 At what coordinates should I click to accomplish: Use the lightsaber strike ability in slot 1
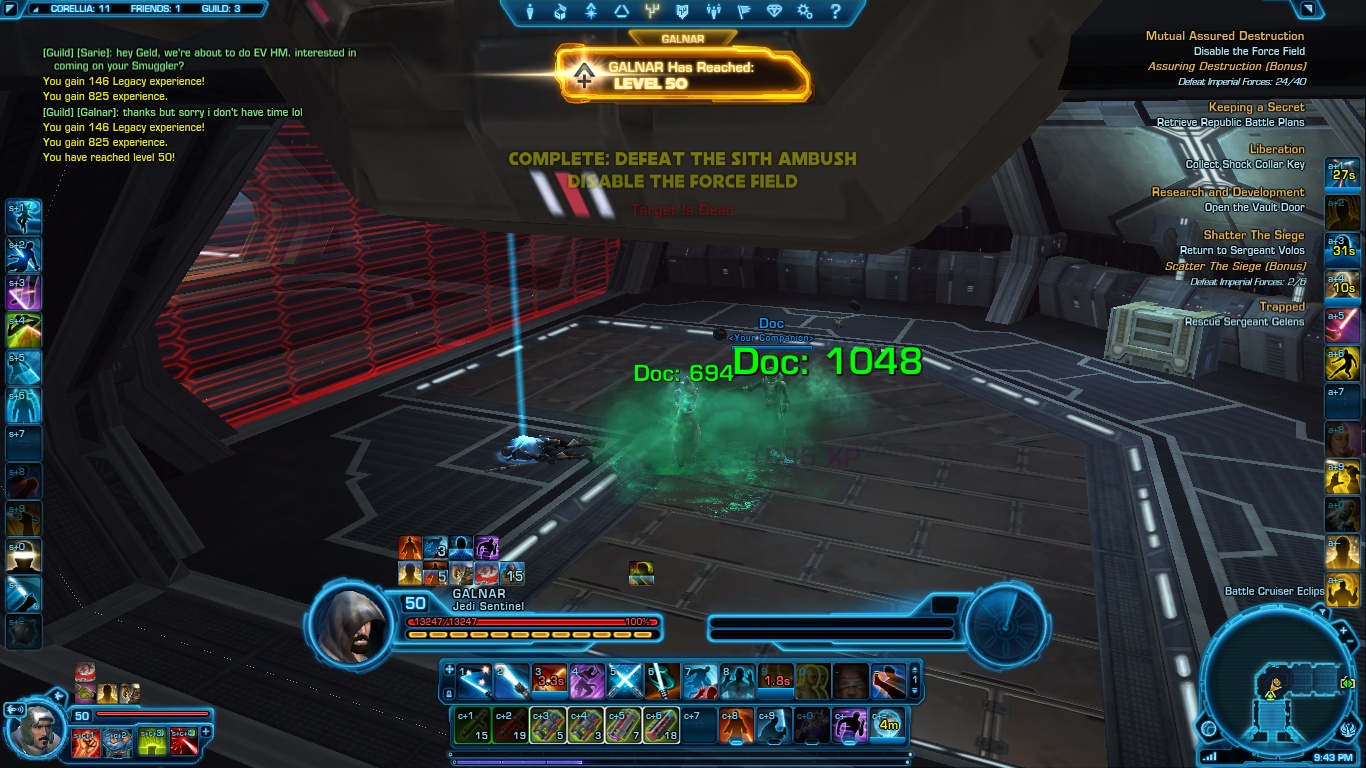pos(476,681)
